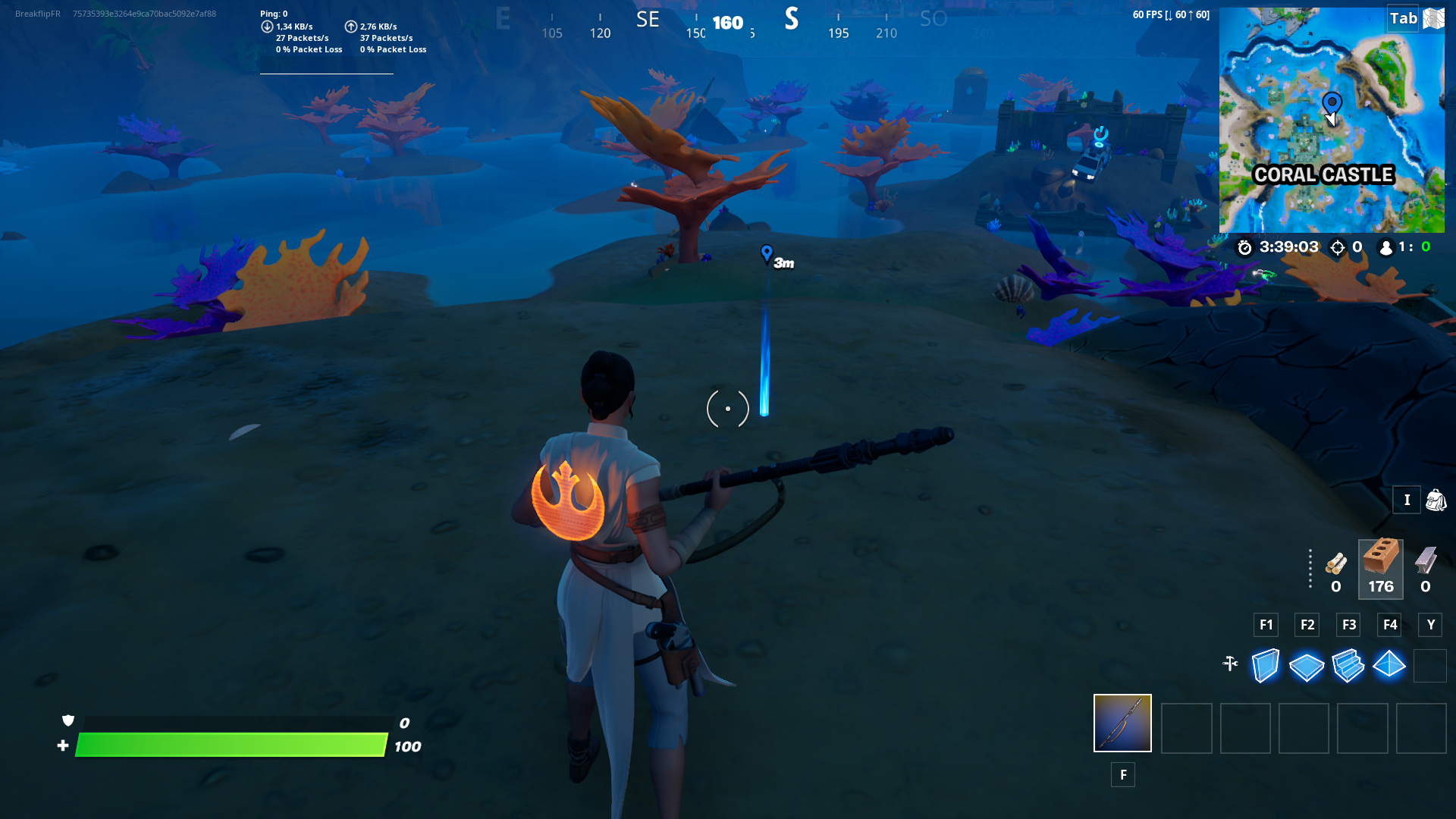The width and height of the screenshot is (1456, 819).
Task: Select the Floor building piece icon
Action: pos(1306,665)
